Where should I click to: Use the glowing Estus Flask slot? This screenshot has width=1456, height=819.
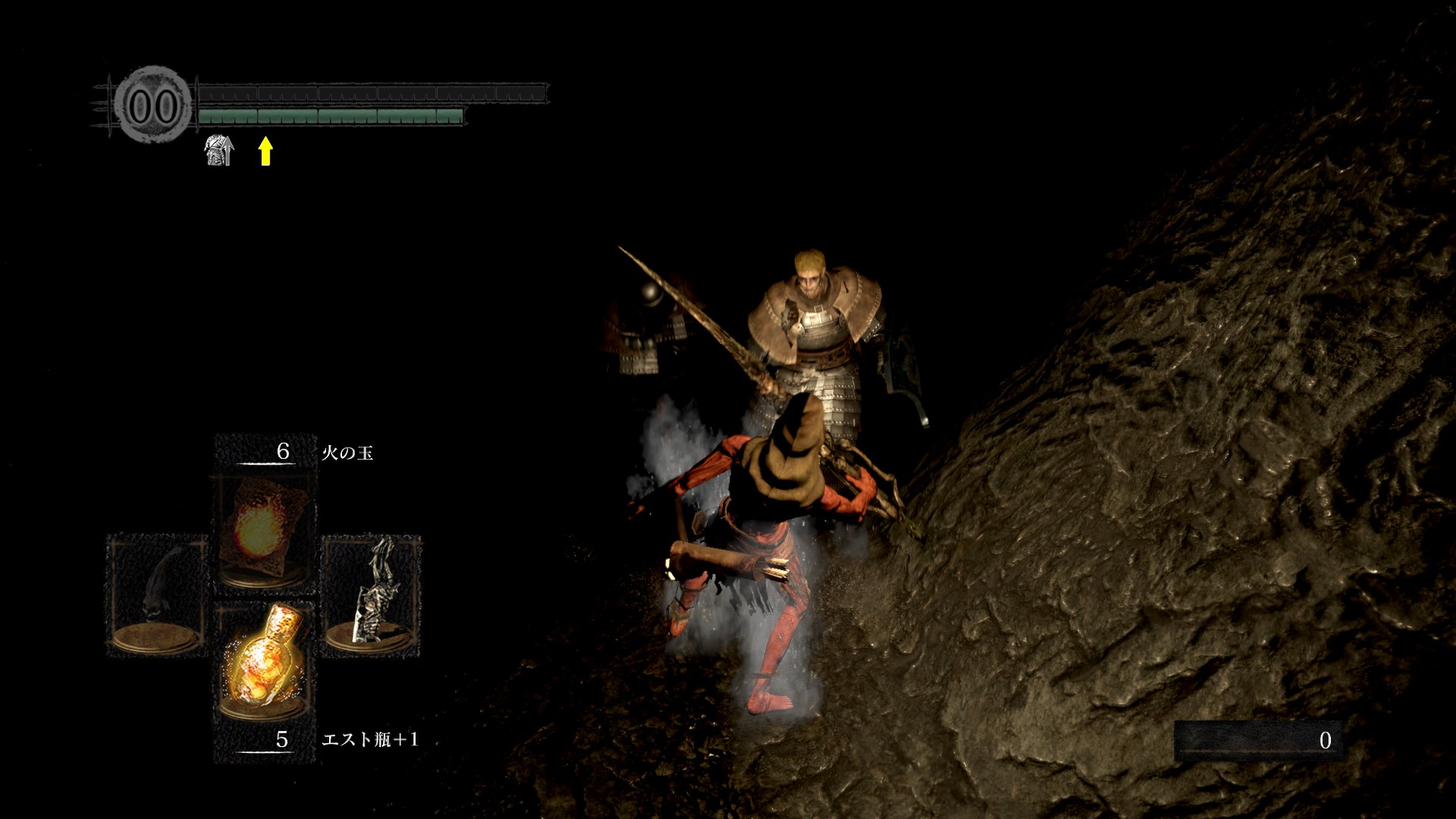(264, 661)
